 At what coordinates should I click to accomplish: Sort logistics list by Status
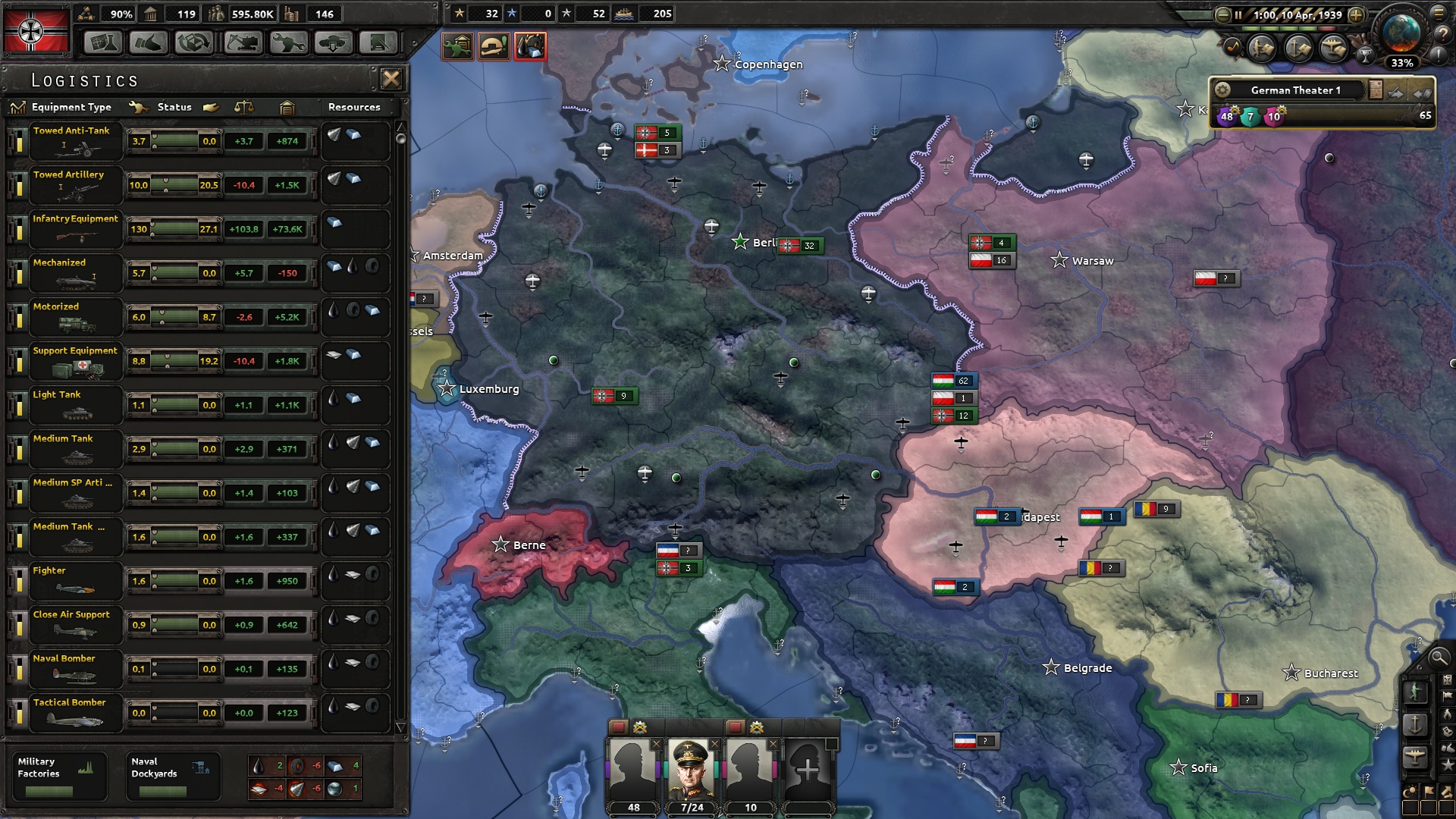[174, 107]
